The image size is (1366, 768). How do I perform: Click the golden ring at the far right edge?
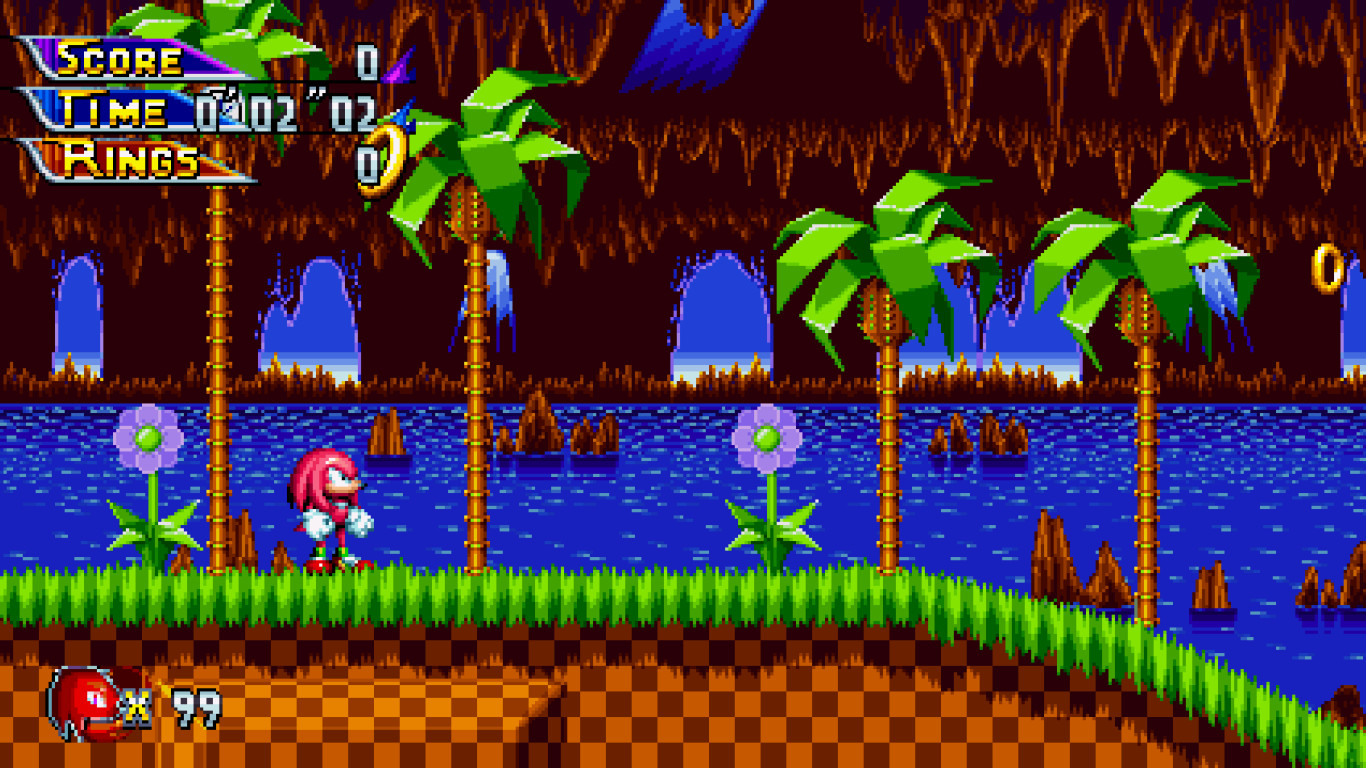[1326, 268]
